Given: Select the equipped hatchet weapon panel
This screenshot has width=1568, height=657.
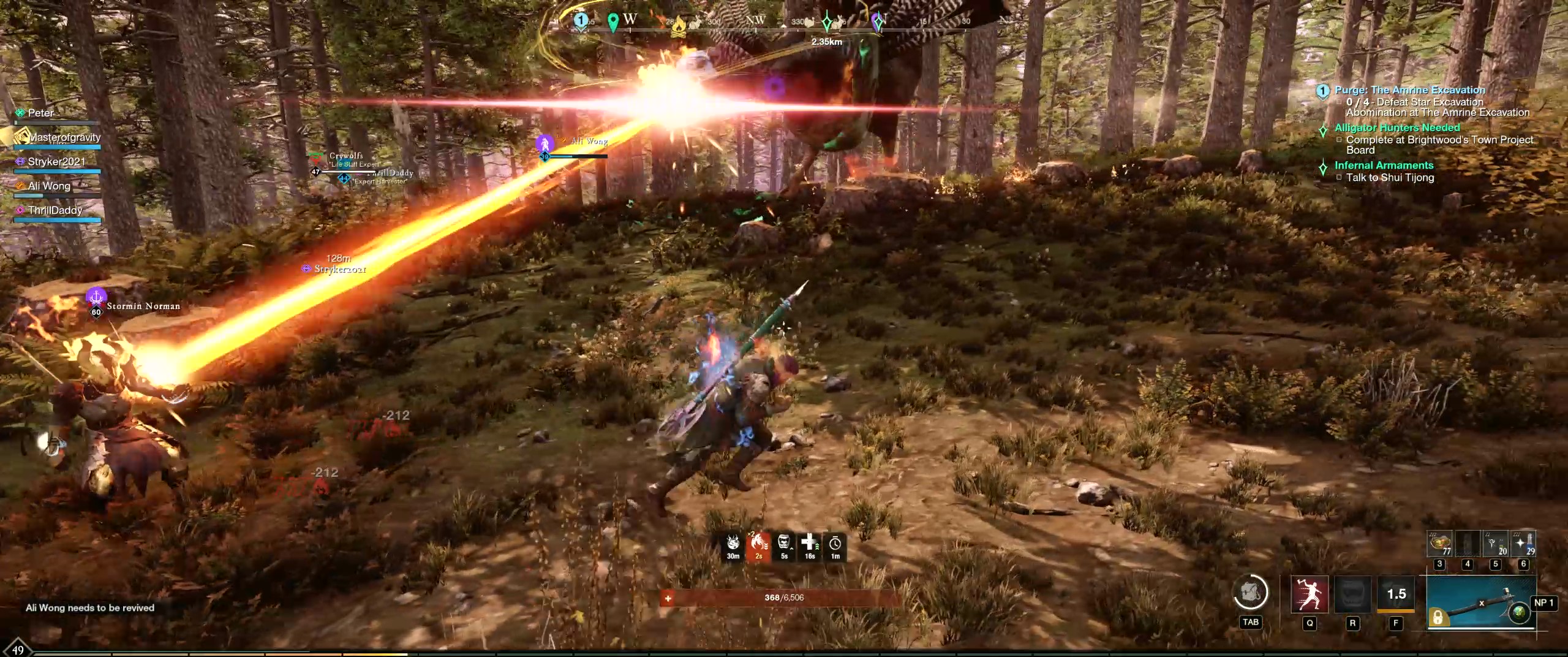Looking at the screenshot, I should point(1481,602).
